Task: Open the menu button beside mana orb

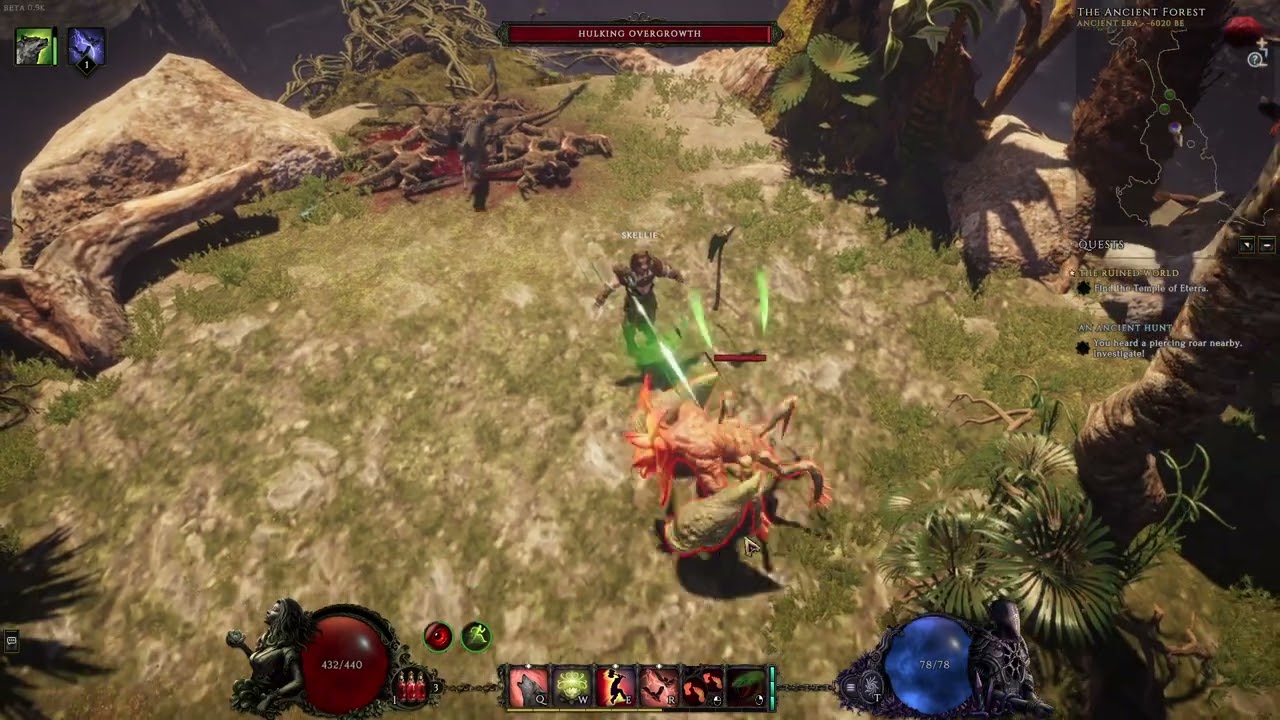Action: [851, 687]
